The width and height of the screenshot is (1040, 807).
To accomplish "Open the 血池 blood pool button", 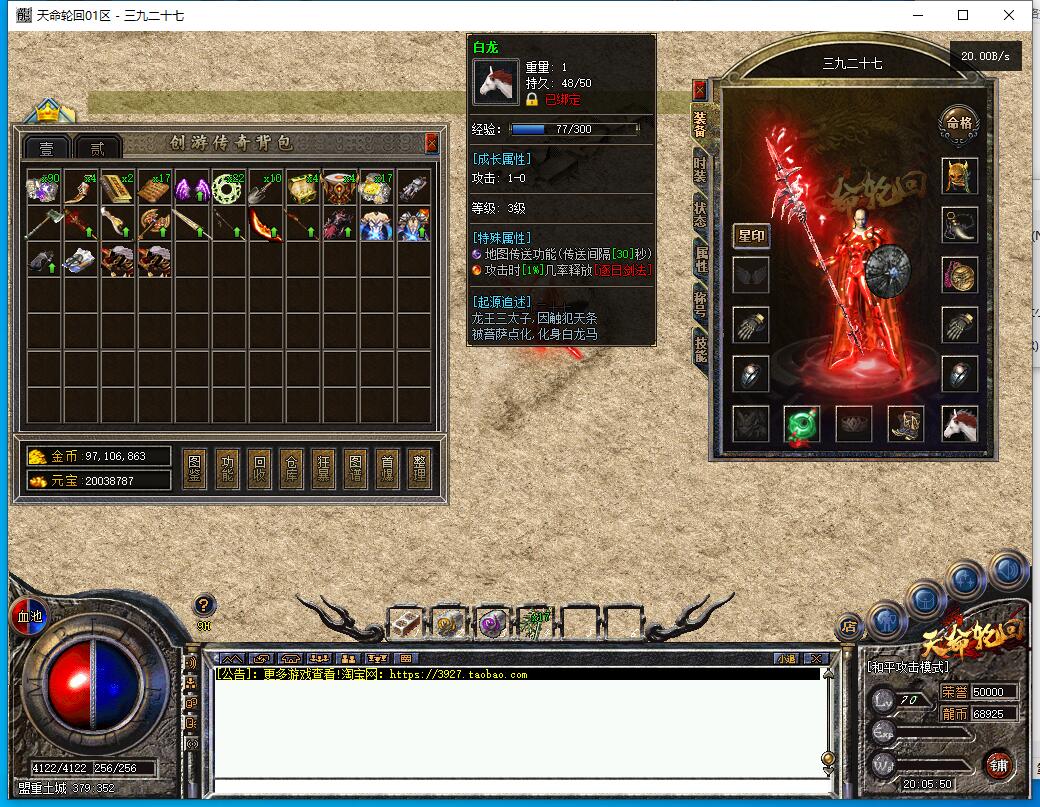I will click(x=29, y=617).
